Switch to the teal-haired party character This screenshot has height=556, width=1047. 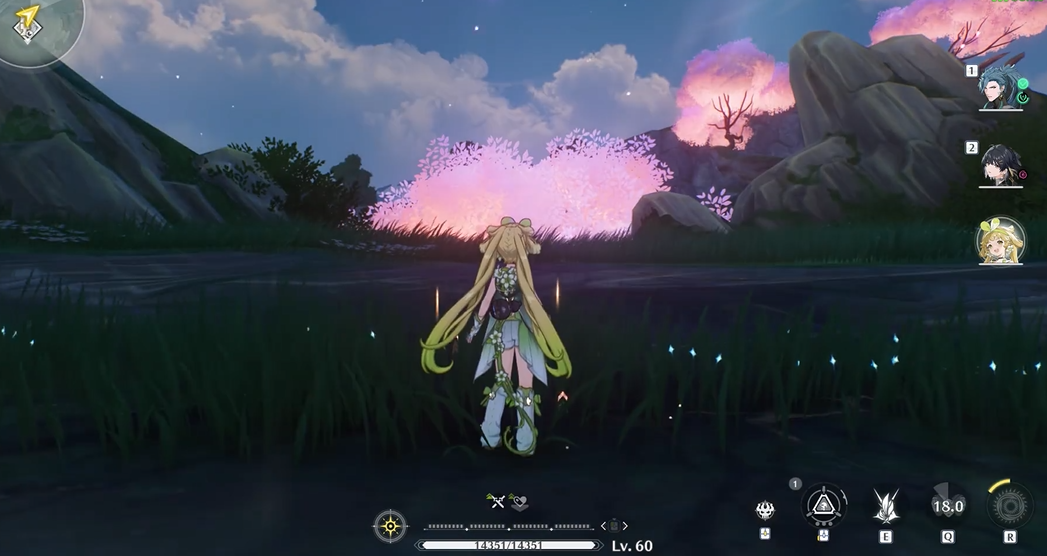tap(1000, 88)
